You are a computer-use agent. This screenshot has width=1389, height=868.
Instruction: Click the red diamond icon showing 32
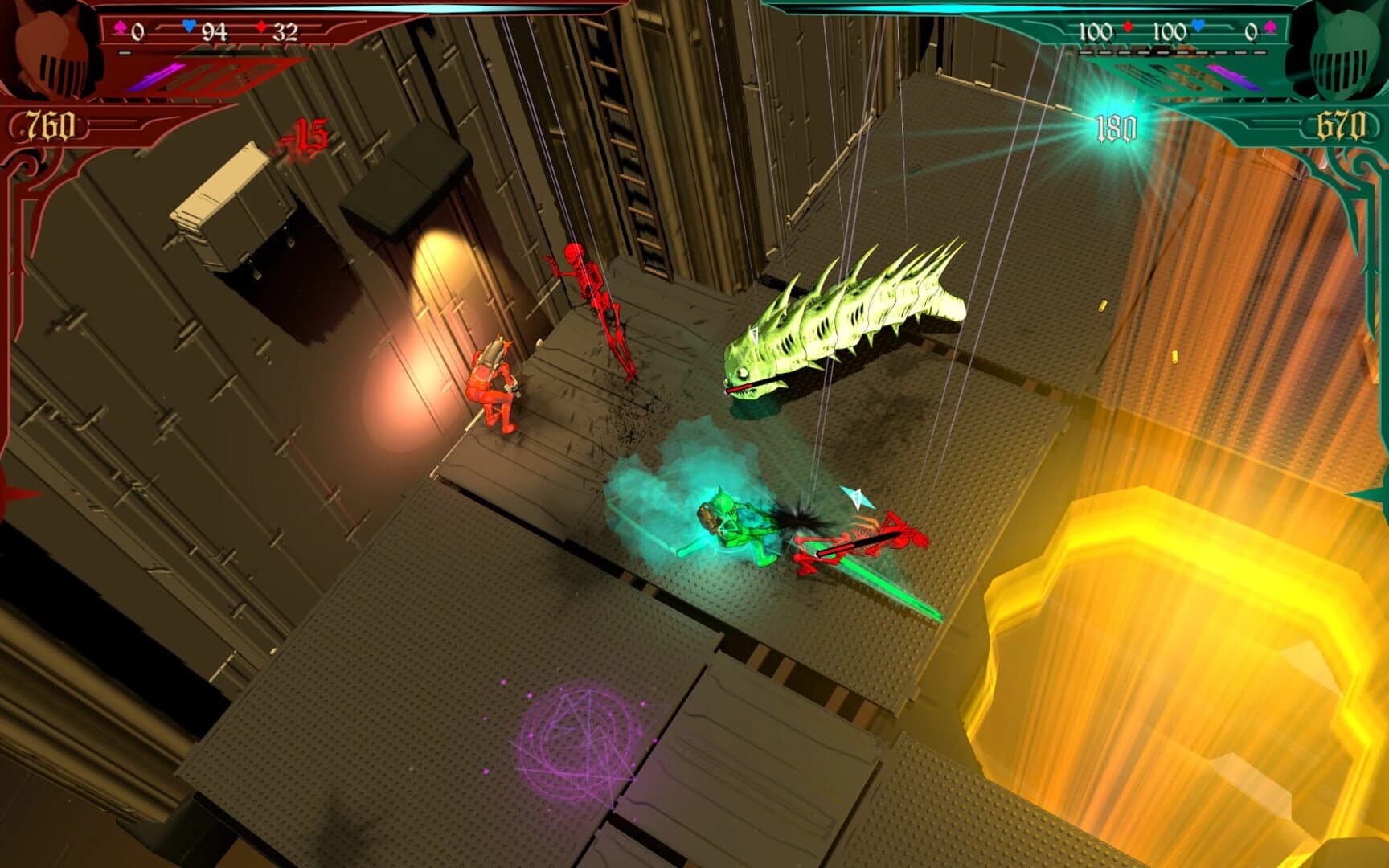(x=260, y=27)
